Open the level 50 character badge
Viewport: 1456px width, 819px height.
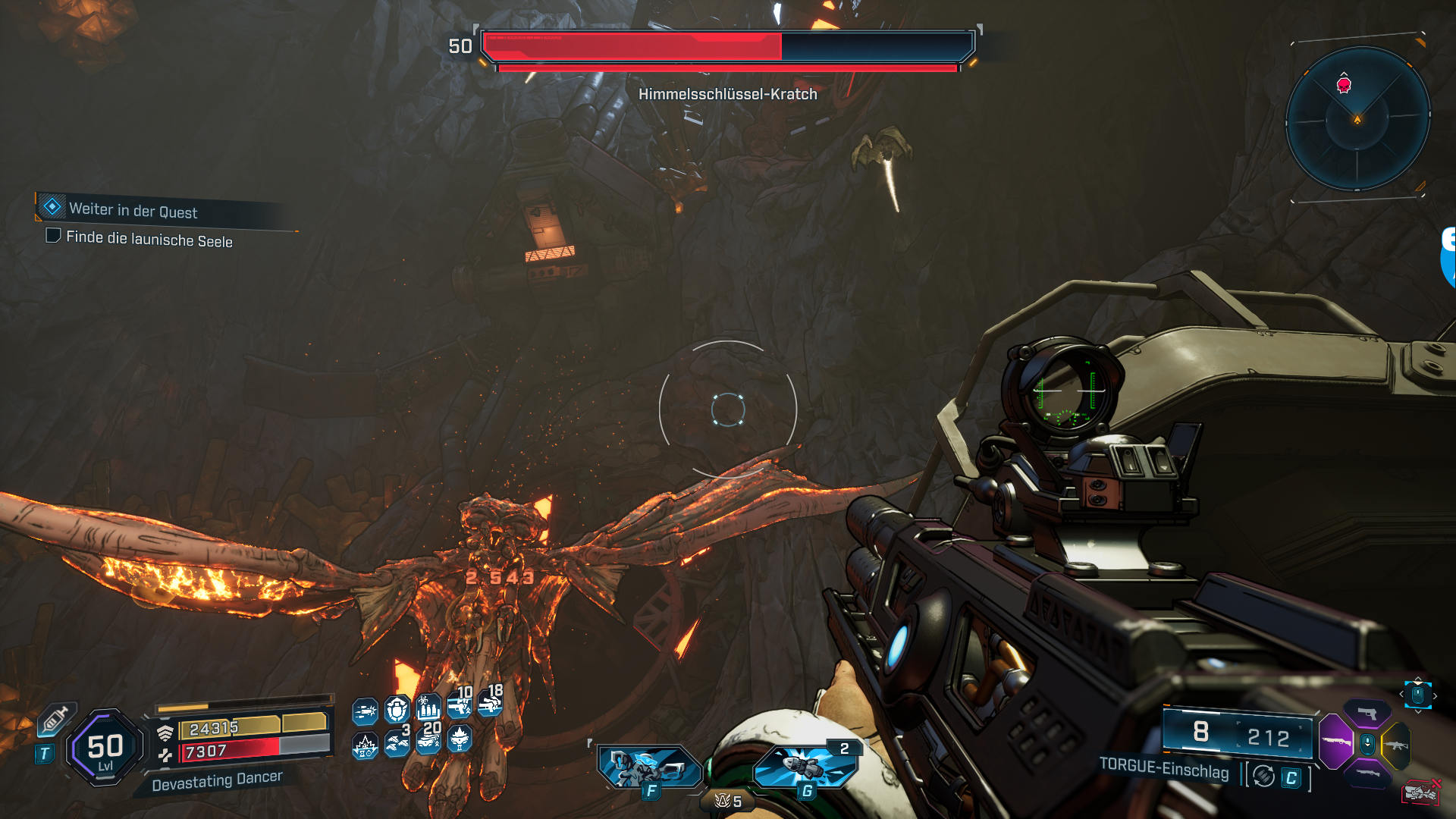pos(105,748)
